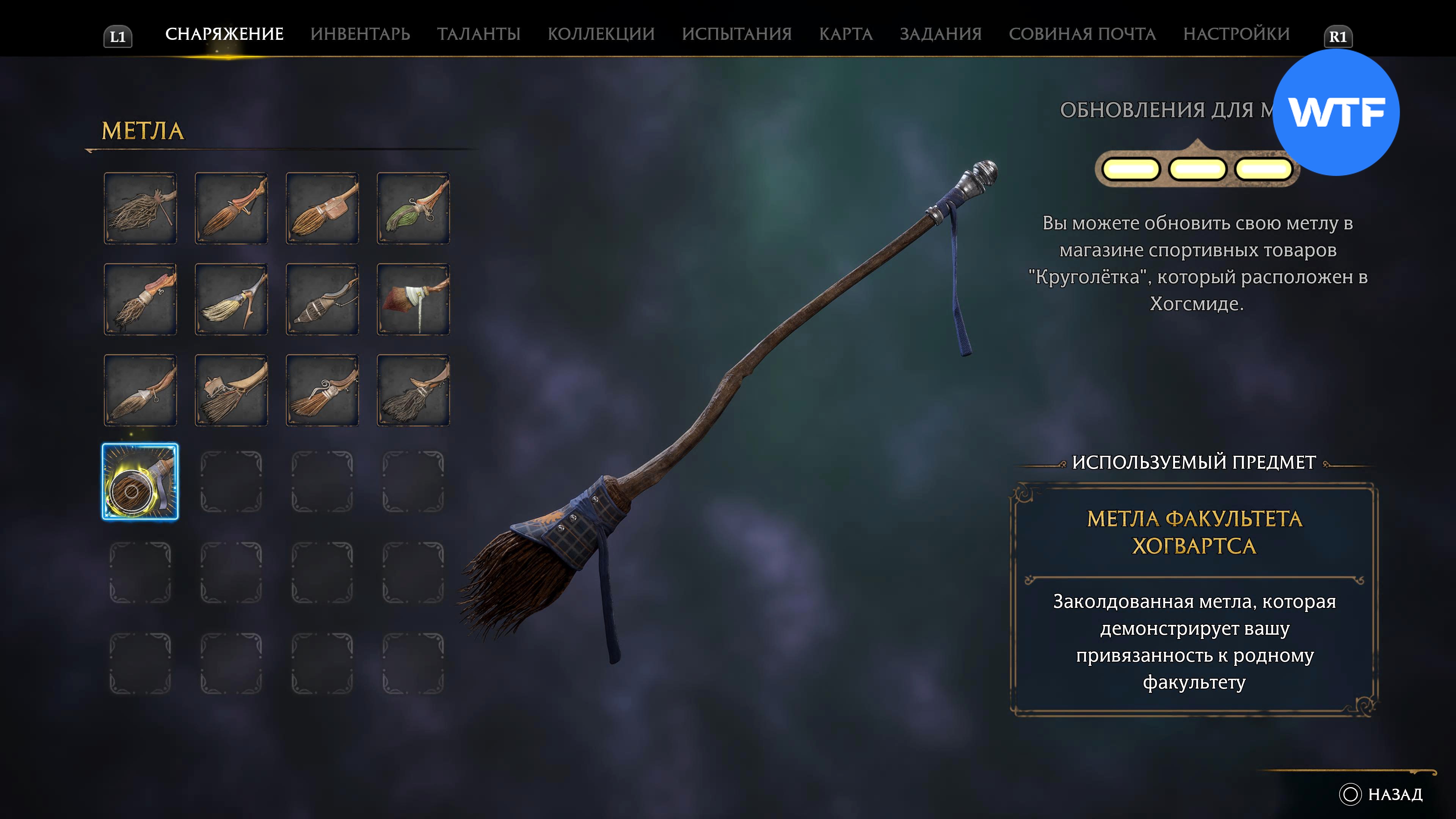Screen dimensions: 1456x819
Task: Open the Таланты tab
Action: (x=478, y=34)
